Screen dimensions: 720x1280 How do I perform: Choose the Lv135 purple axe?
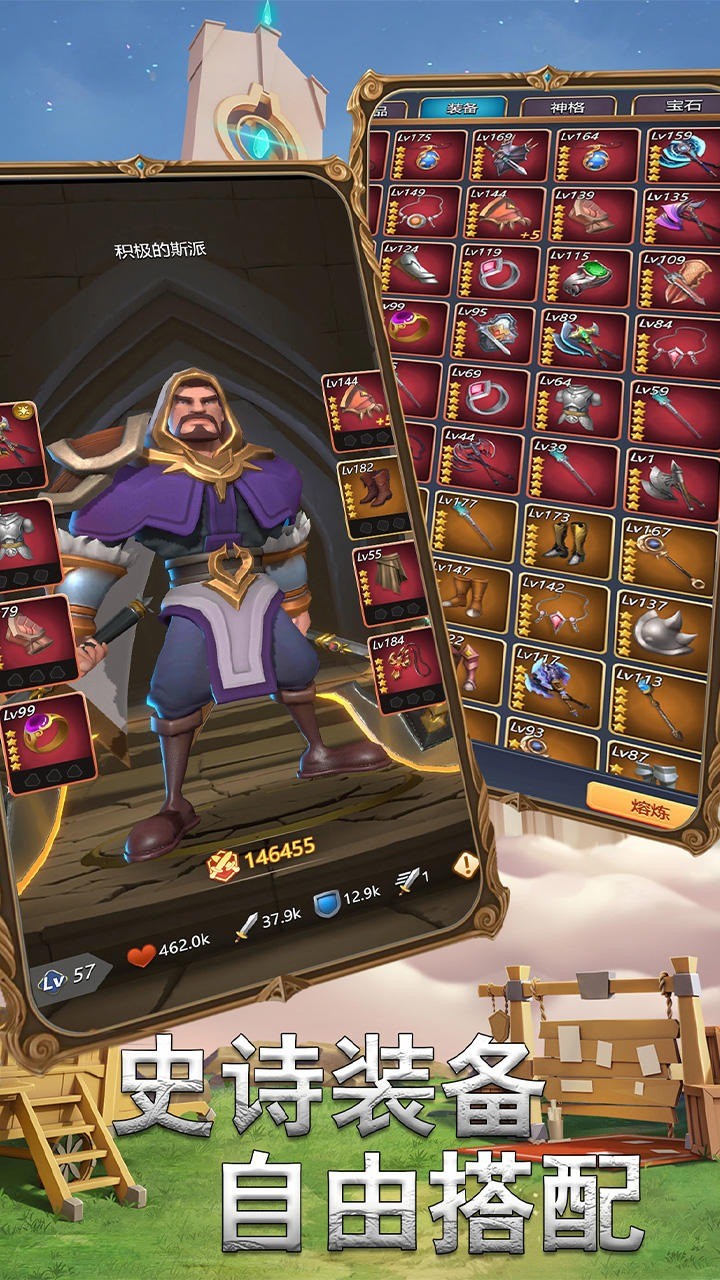[x=680, y=217]
